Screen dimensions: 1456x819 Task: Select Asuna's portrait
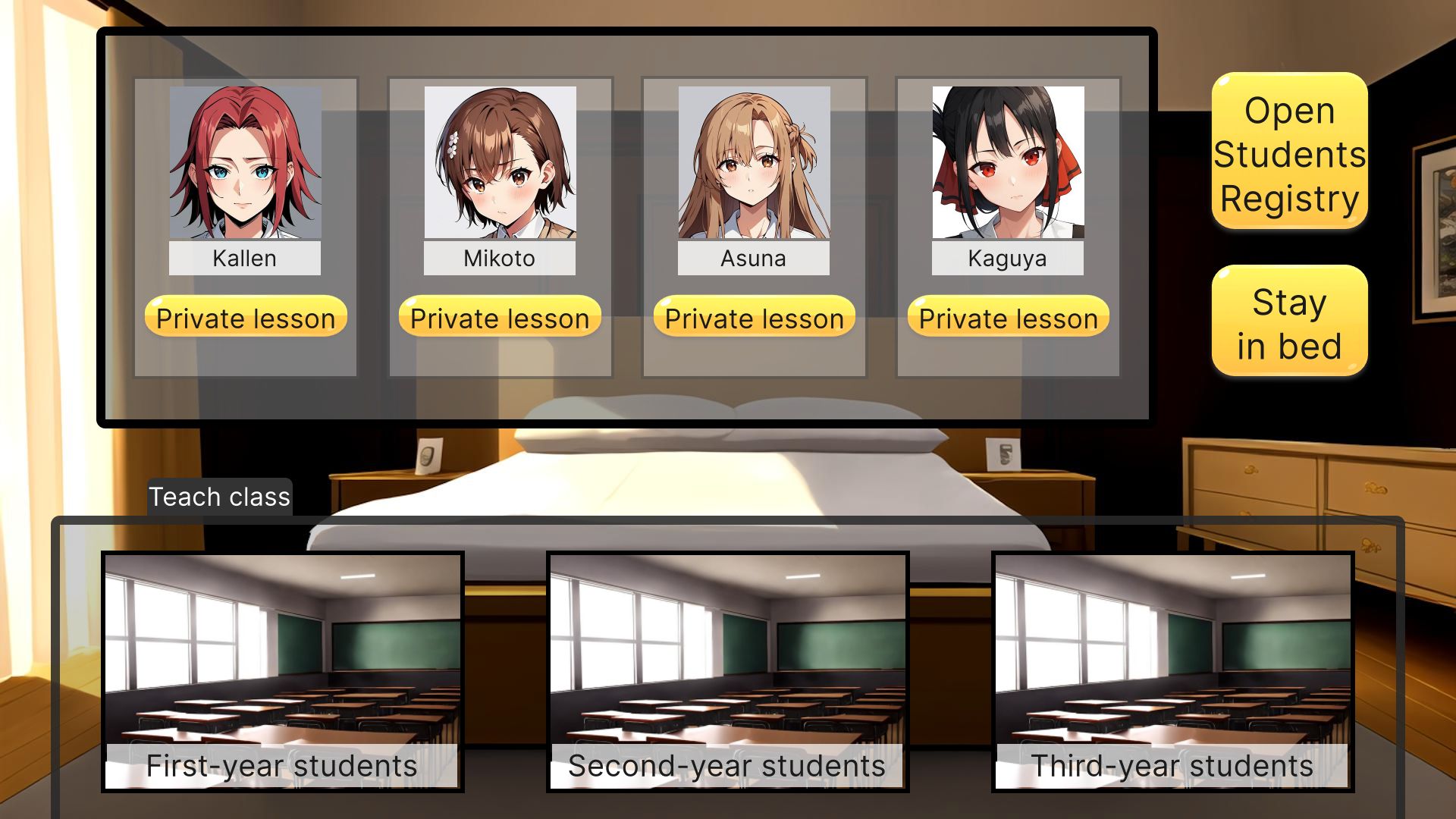(753, 163)
